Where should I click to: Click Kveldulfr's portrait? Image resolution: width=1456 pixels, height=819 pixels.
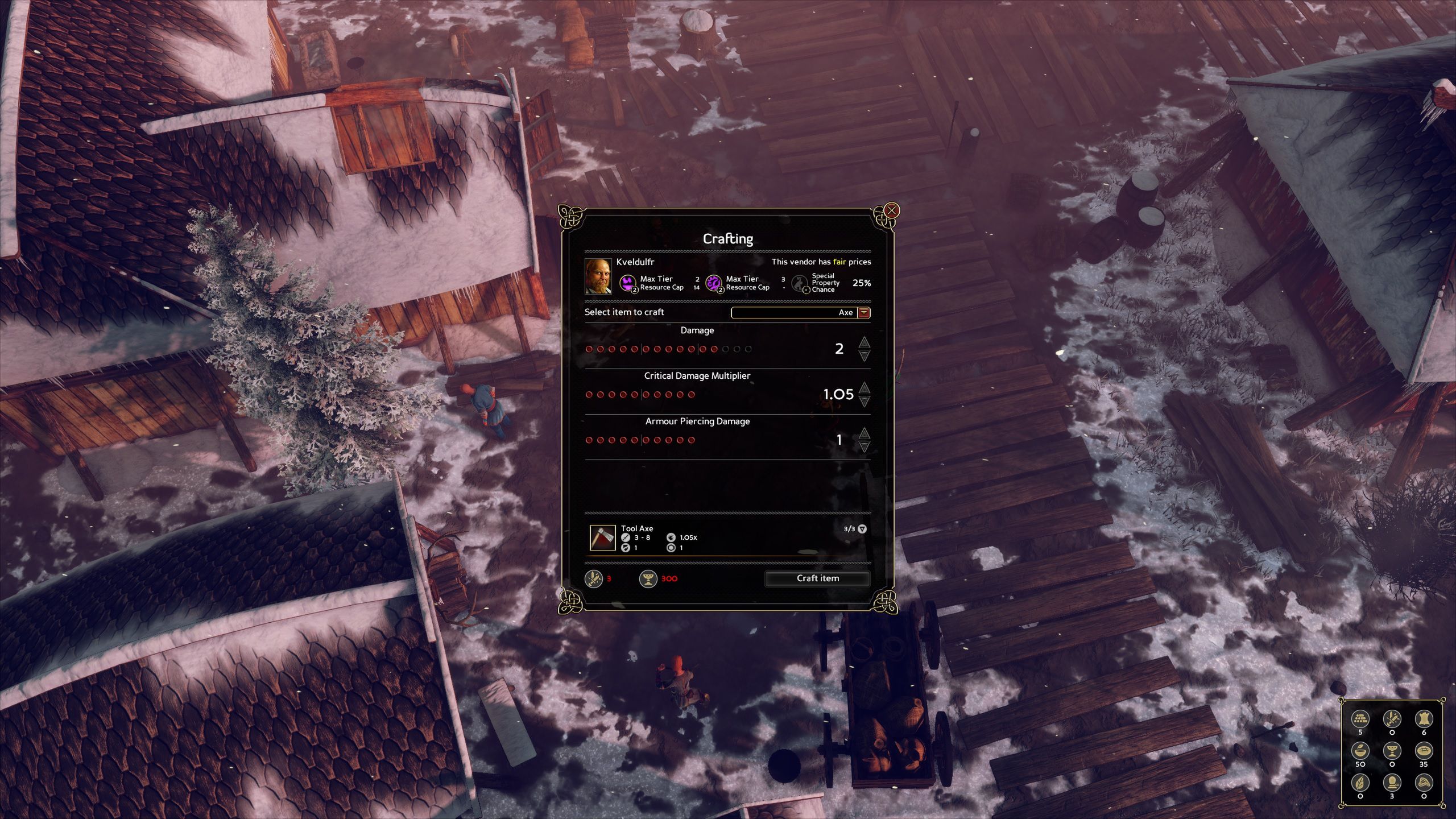pos(598,276)
